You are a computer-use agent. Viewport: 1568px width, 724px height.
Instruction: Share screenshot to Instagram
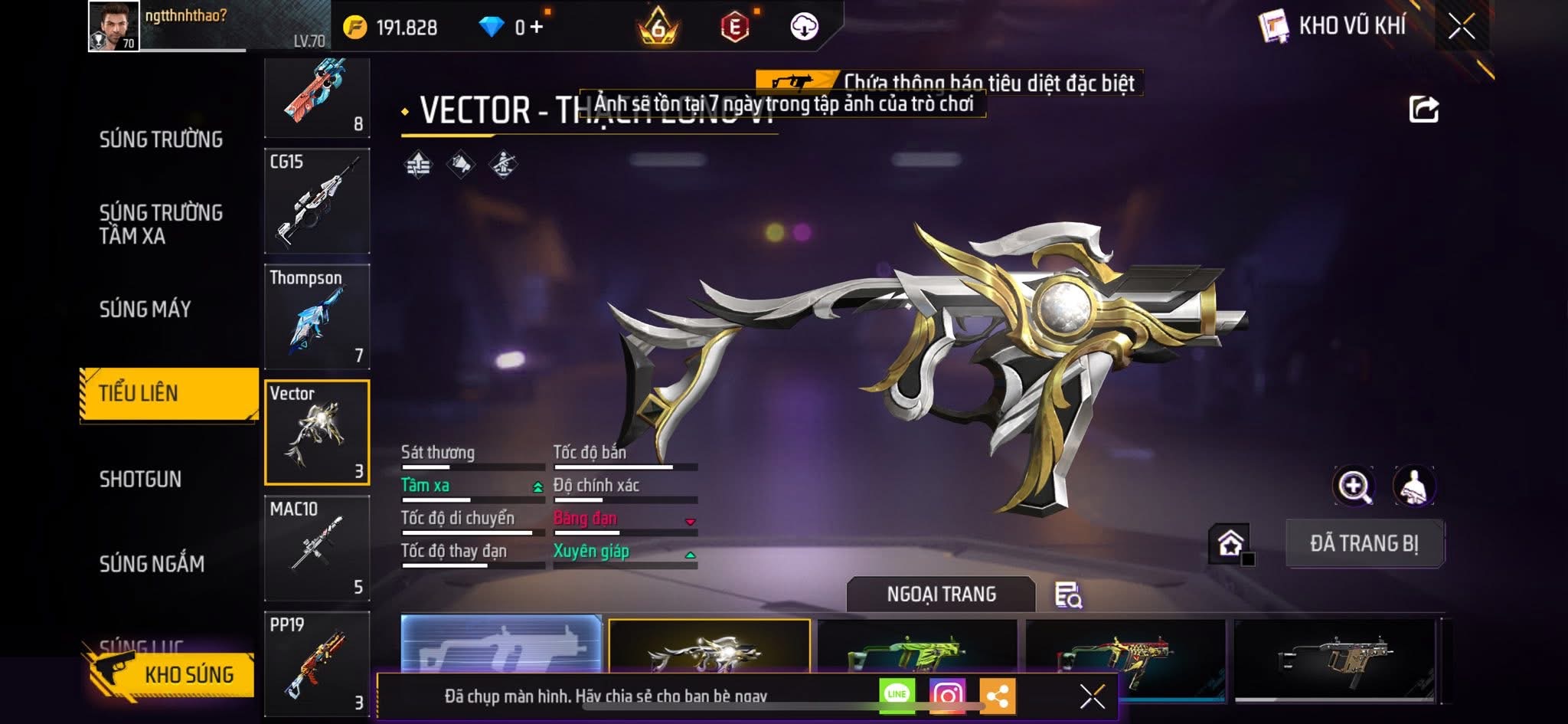click(947, 695)
